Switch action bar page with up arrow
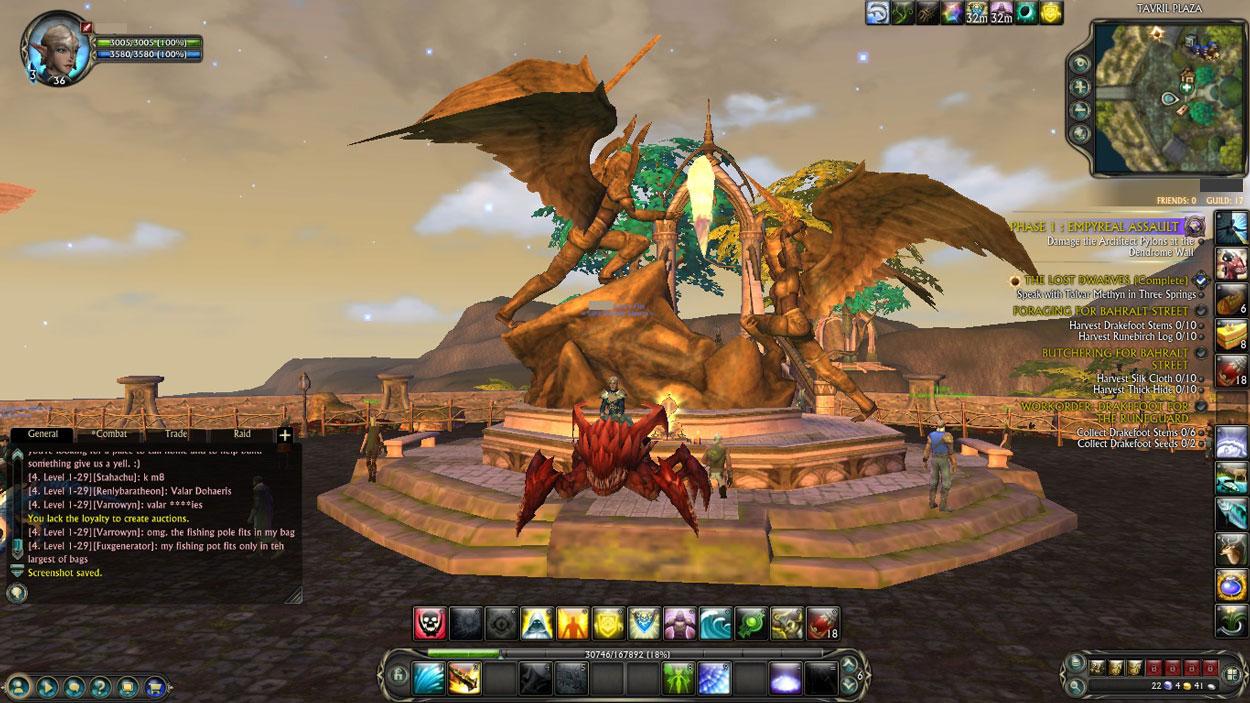 tap(851, 665)
